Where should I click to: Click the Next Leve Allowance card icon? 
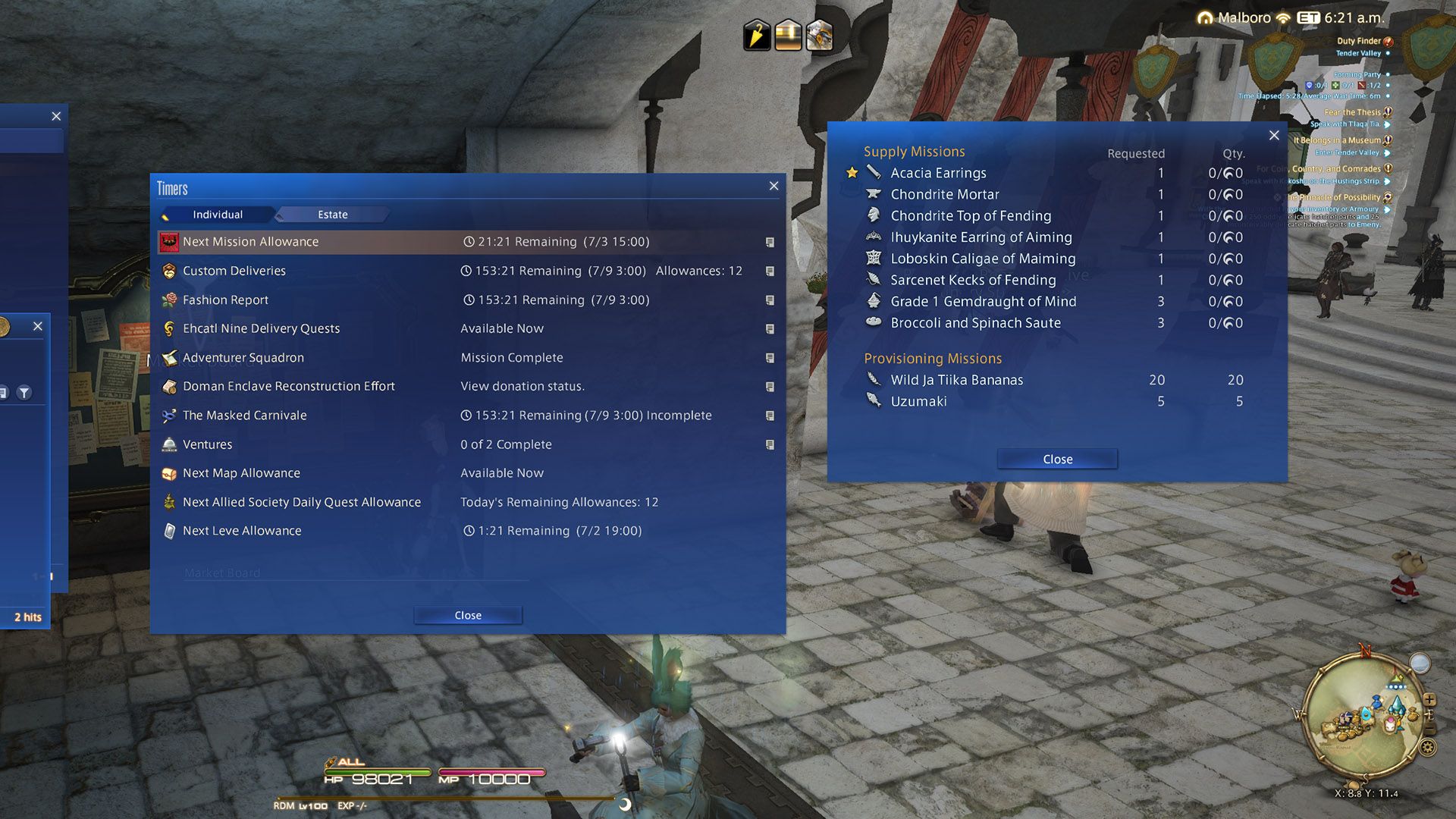(168, 531)
